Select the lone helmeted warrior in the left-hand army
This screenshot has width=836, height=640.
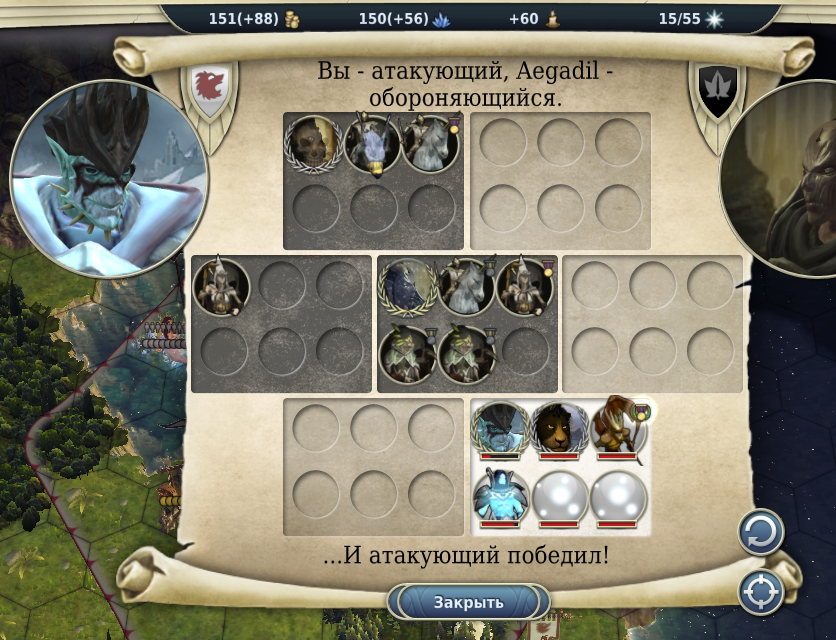pos(221,287)
